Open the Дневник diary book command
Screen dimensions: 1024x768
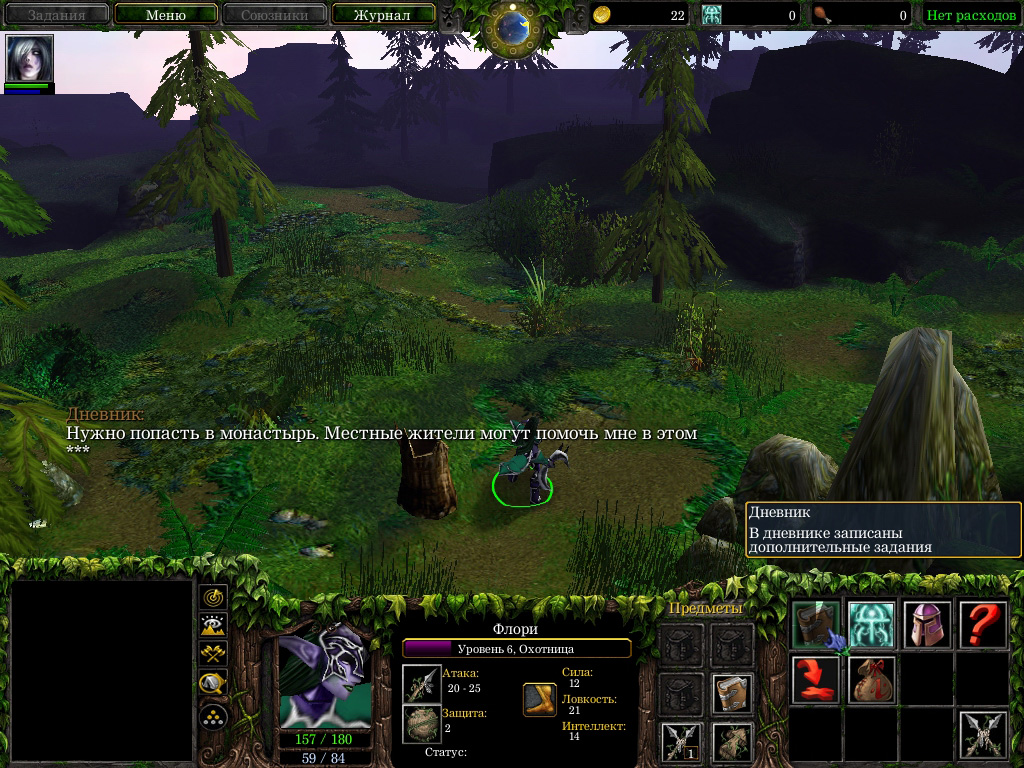pos(817,625)
